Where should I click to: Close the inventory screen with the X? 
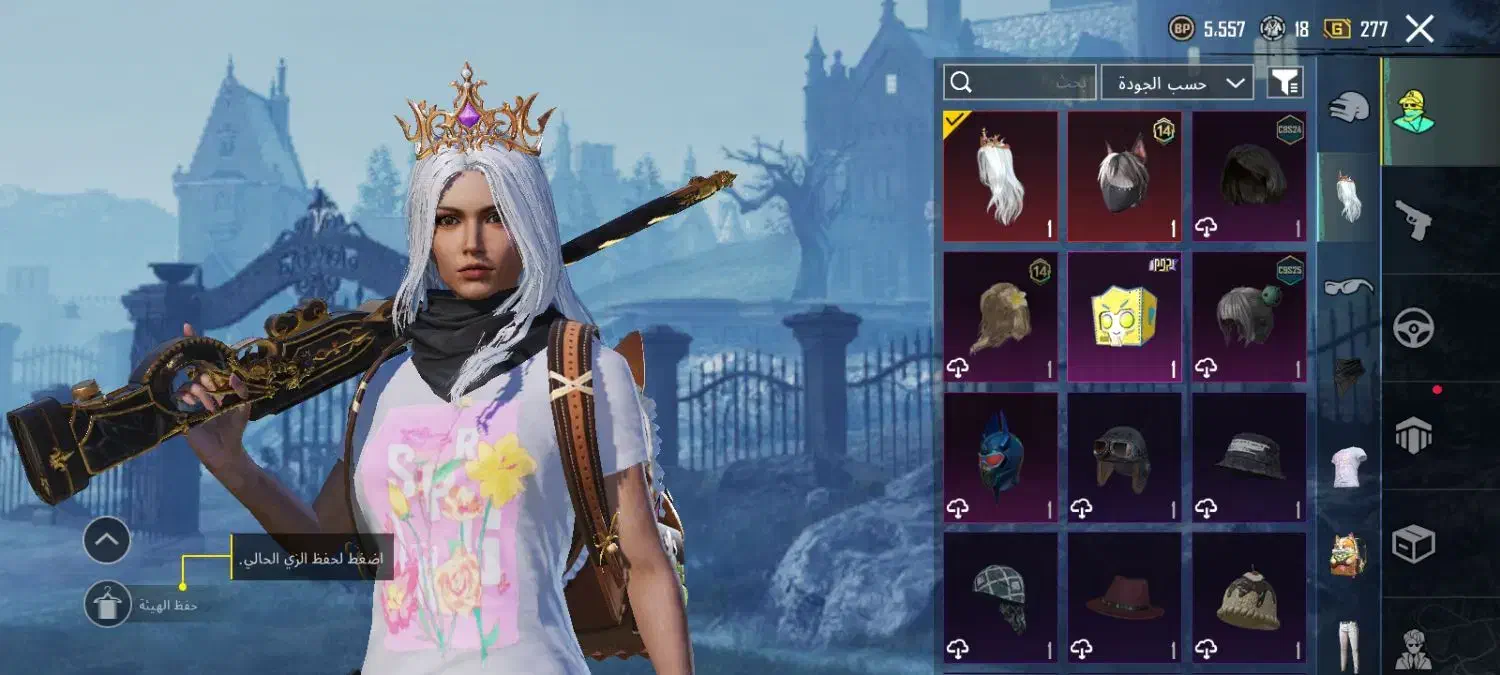[1420, 29]
